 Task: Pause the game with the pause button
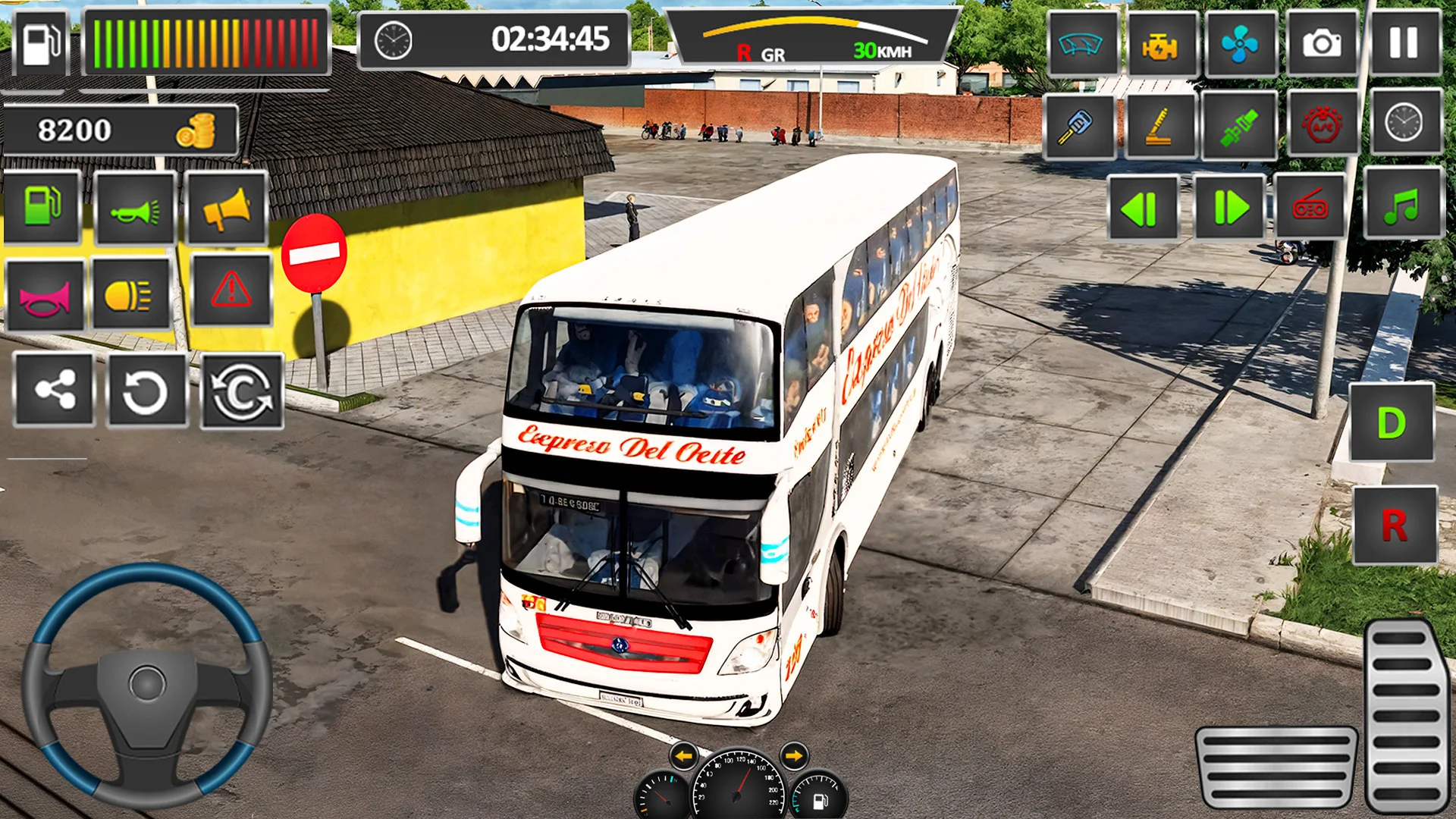(1404, 43)
